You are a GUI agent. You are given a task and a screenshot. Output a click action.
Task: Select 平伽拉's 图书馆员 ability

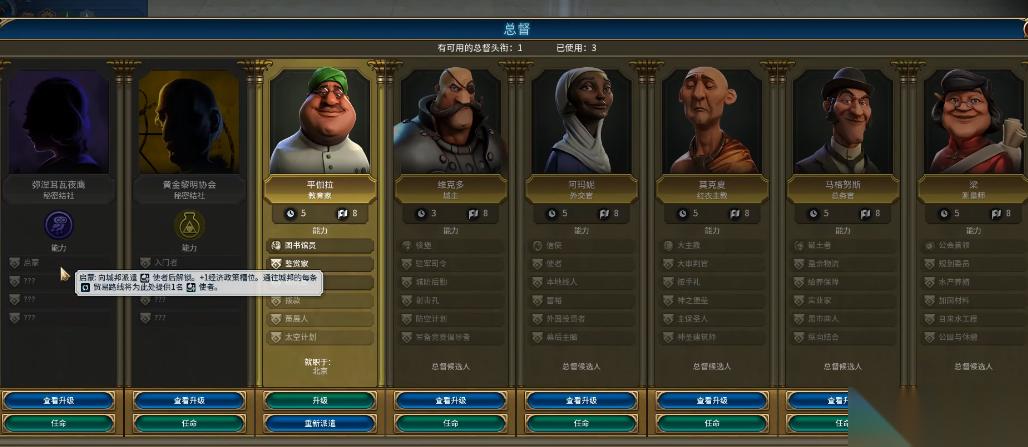(320, 245)
